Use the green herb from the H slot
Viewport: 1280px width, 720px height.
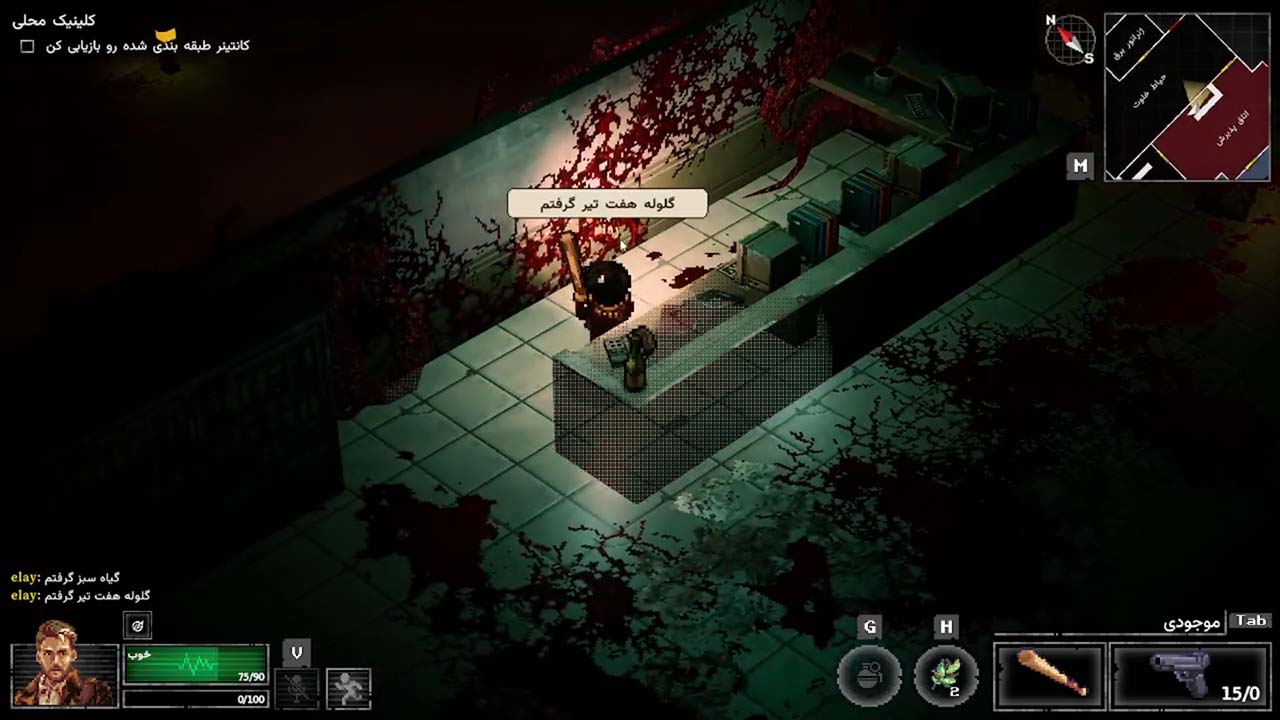pyautogui.click(x=945, y=674)
